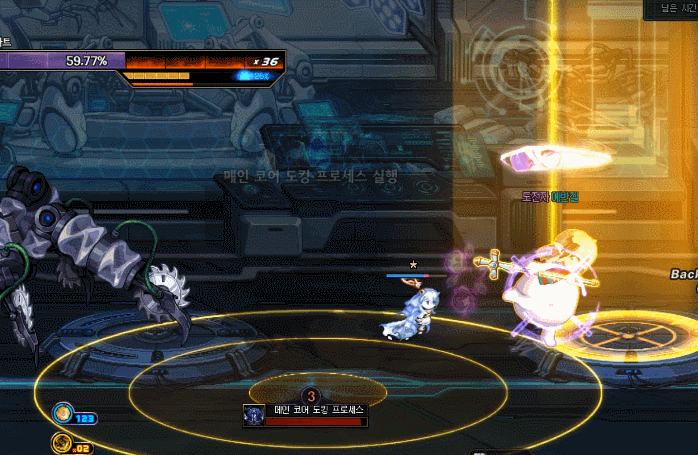Image resolution: width=698 pixels, height=455 pixels.
Task: Click the blue coin icon showing 123
Action: [x=63, y=412]
